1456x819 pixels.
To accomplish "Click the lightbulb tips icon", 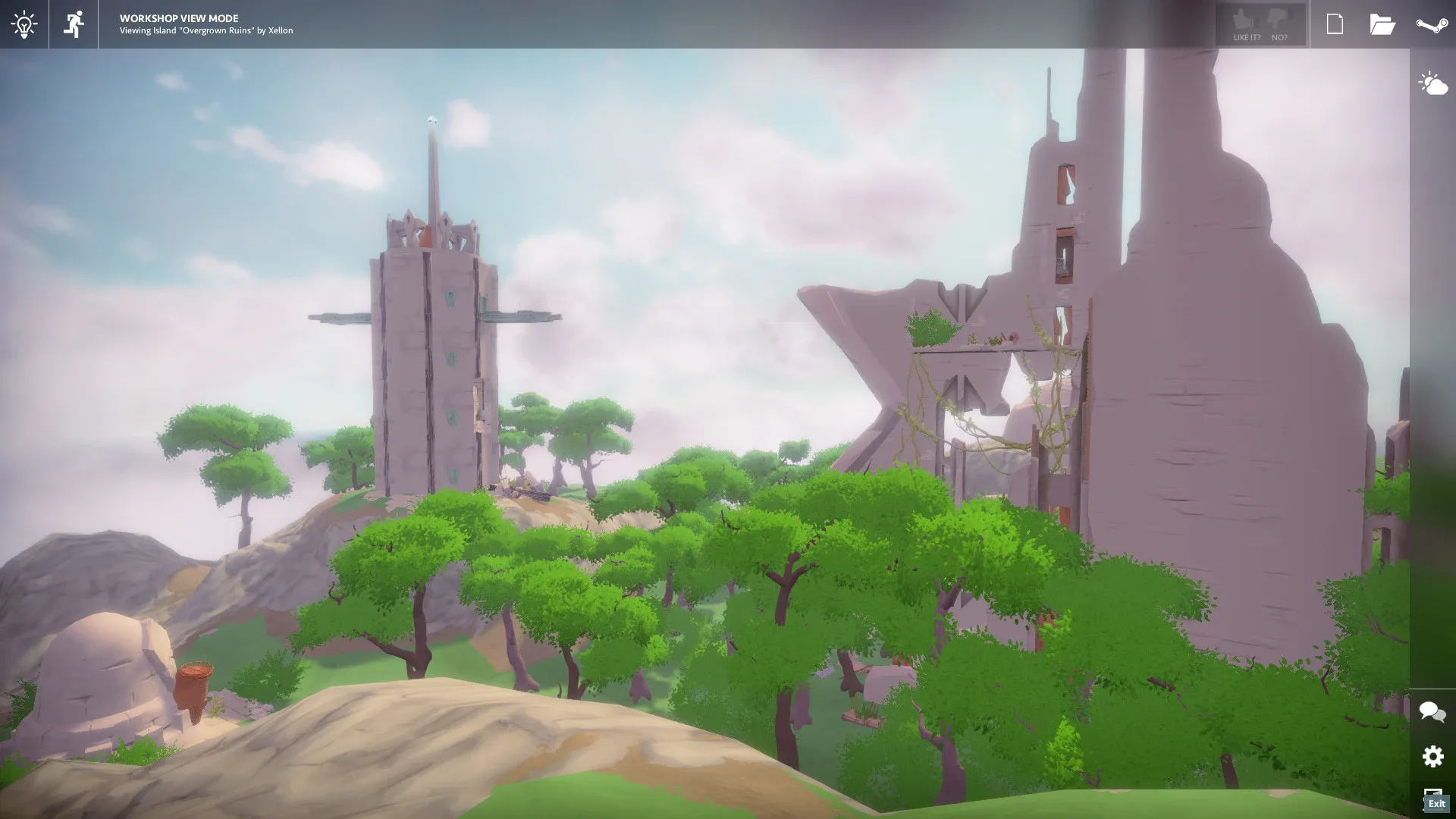I will coord(25,25).
